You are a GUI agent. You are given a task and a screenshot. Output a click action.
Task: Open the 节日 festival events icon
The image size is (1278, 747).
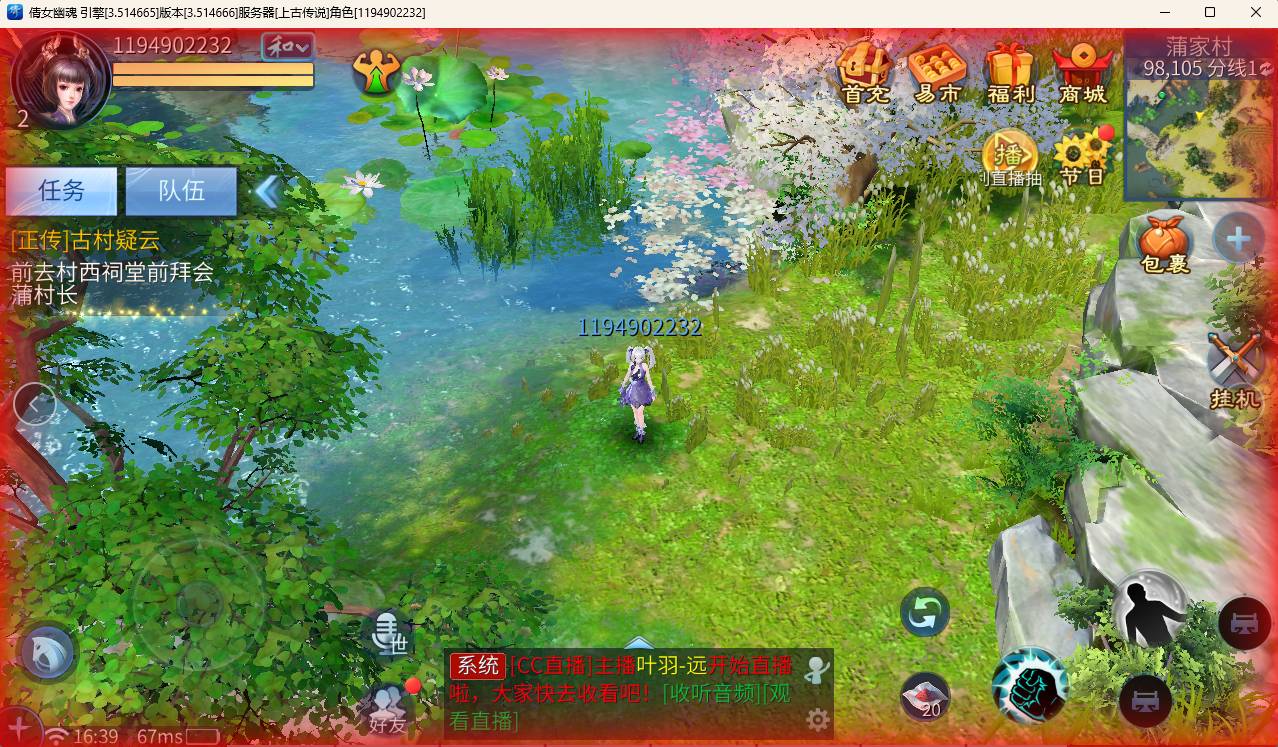pos(1083,159)
